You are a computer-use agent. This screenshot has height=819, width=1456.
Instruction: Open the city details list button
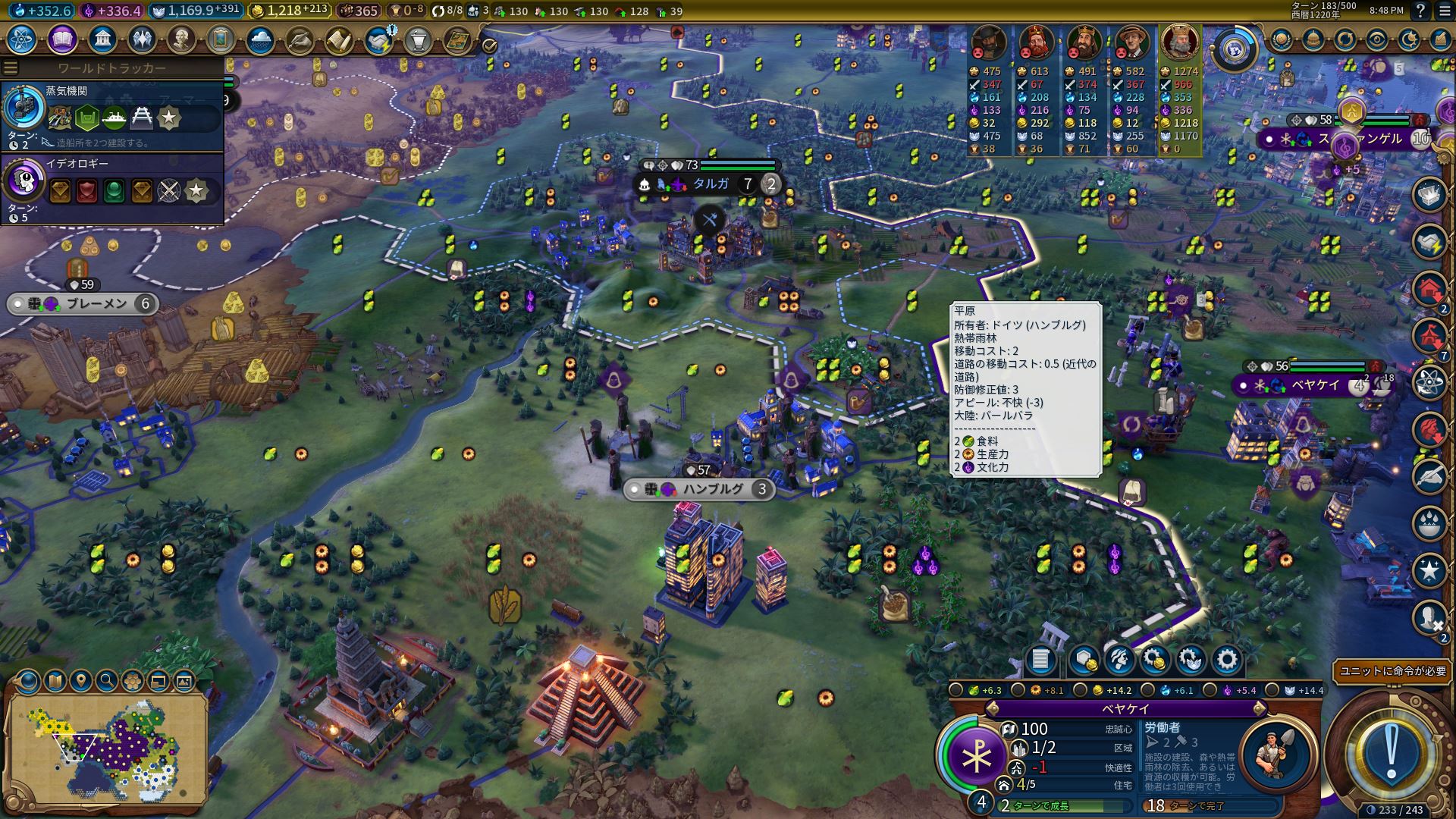1040,660
